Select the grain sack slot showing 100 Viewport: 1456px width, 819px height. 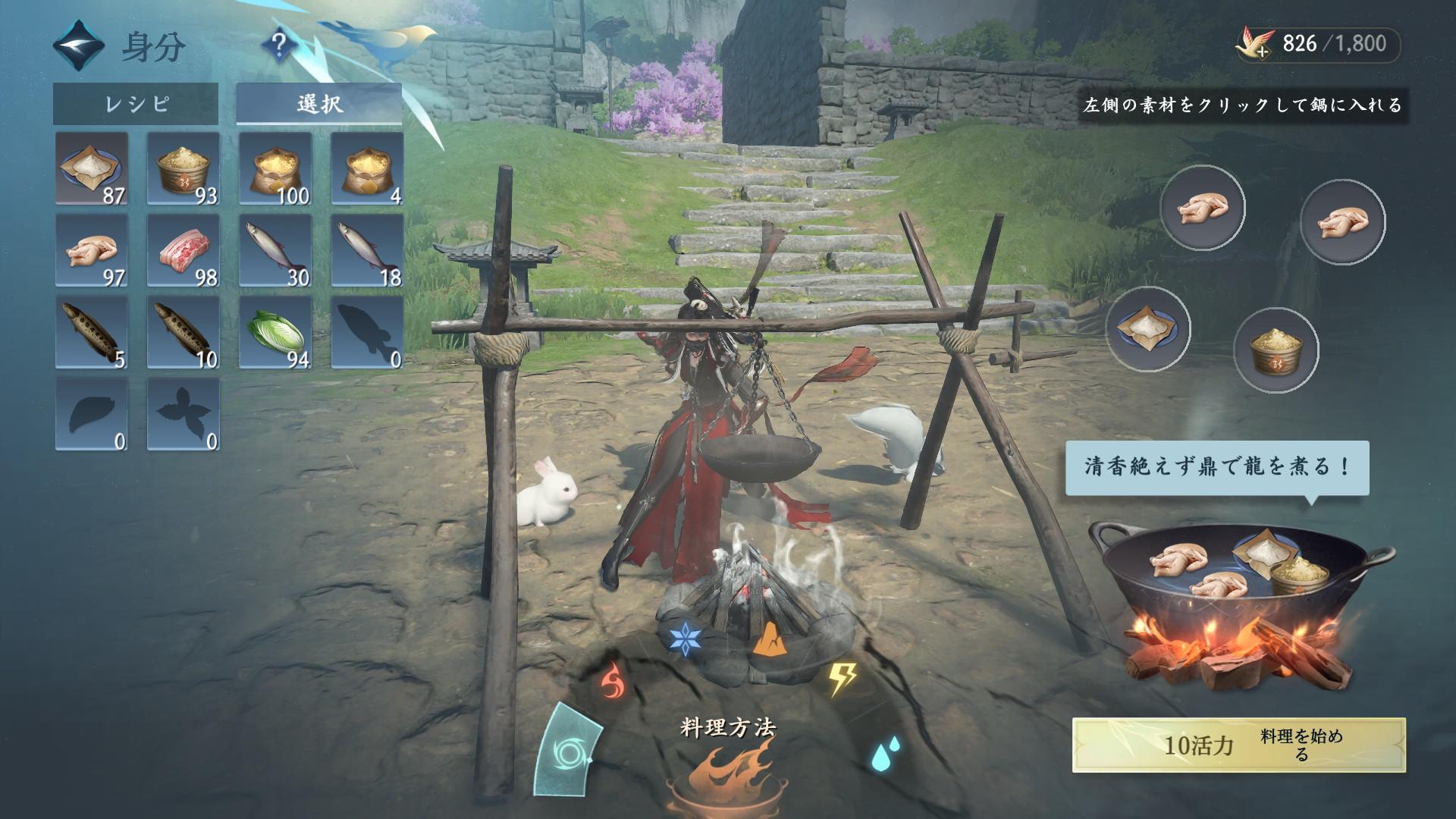click(x=275, y=169)
